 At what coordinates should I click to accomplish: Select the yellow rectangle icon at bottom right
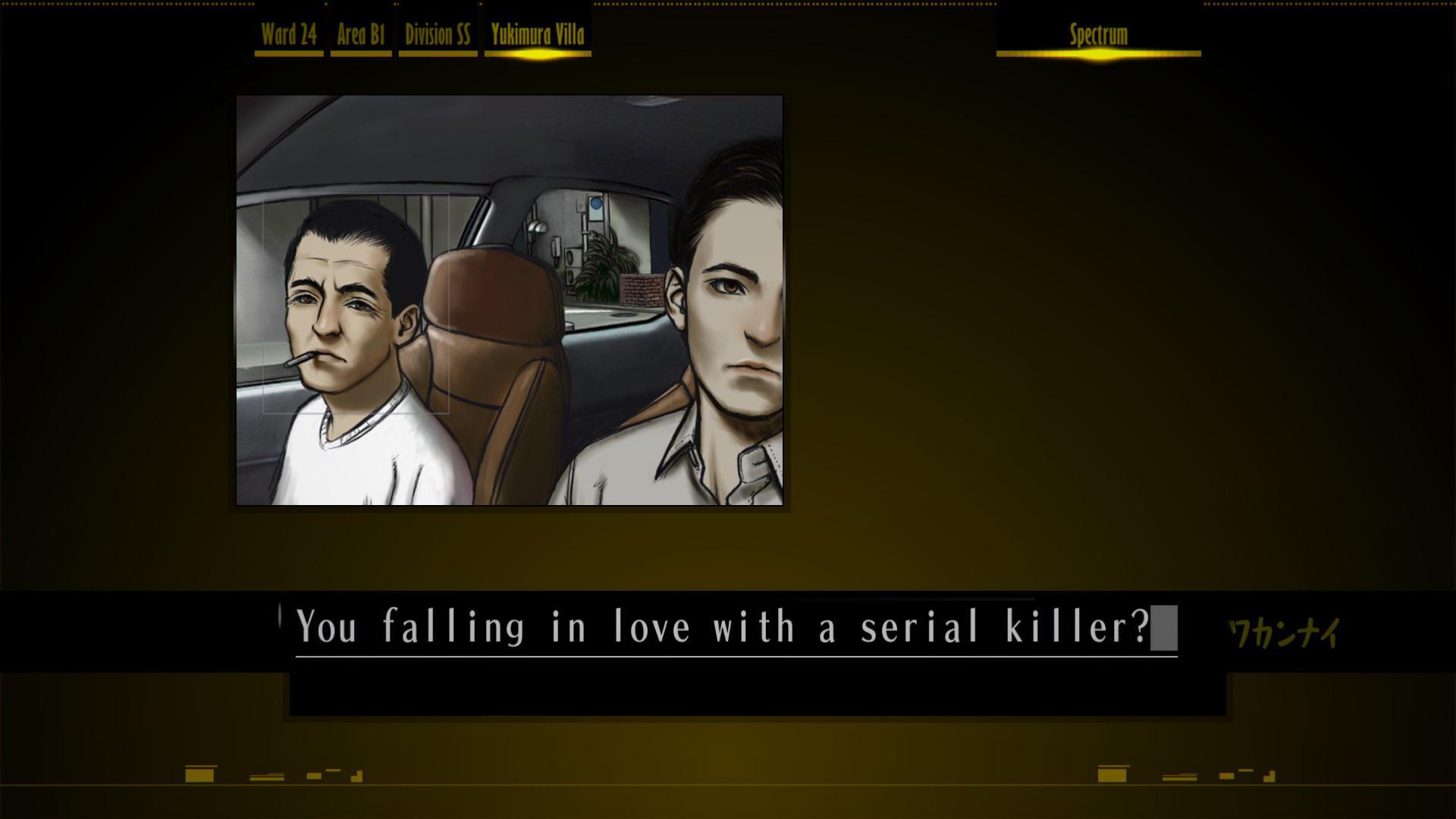tap(1112, 776)
